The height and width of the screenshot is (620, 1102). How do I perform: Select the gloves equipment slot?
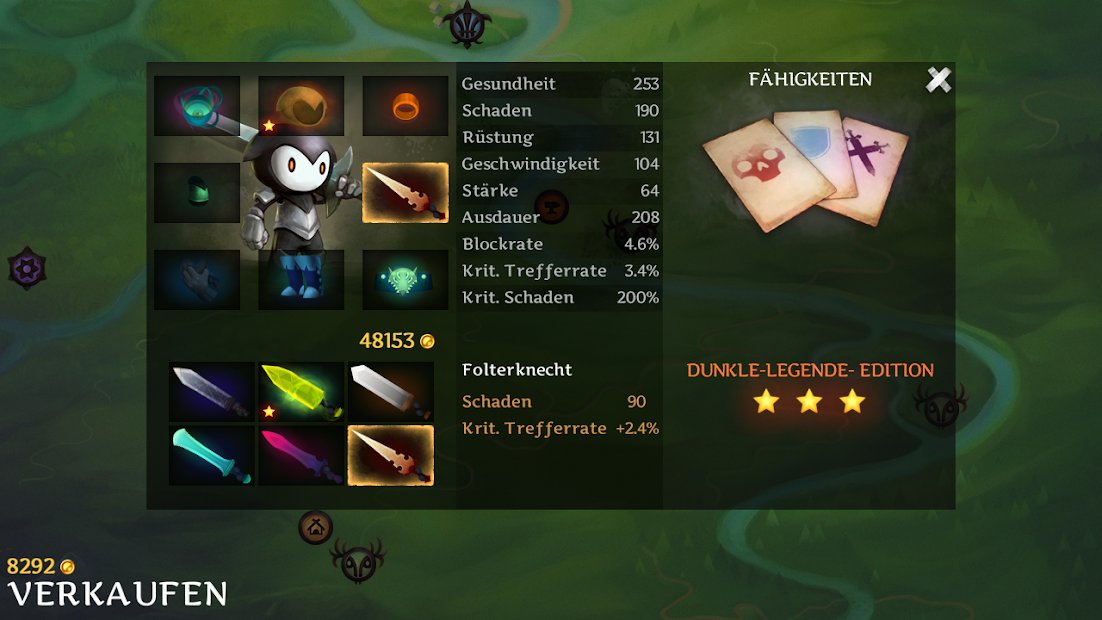[197, 280]
